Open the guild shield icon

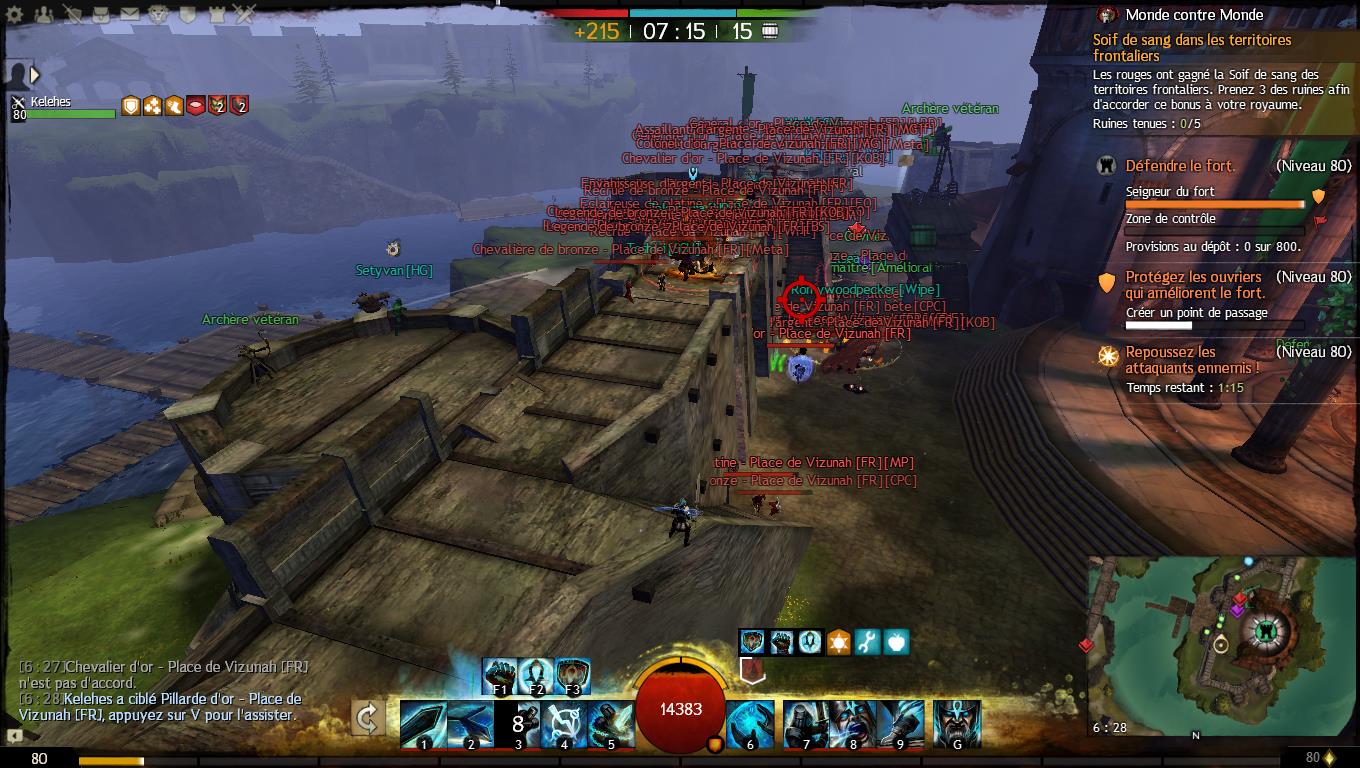pos(187,14)
